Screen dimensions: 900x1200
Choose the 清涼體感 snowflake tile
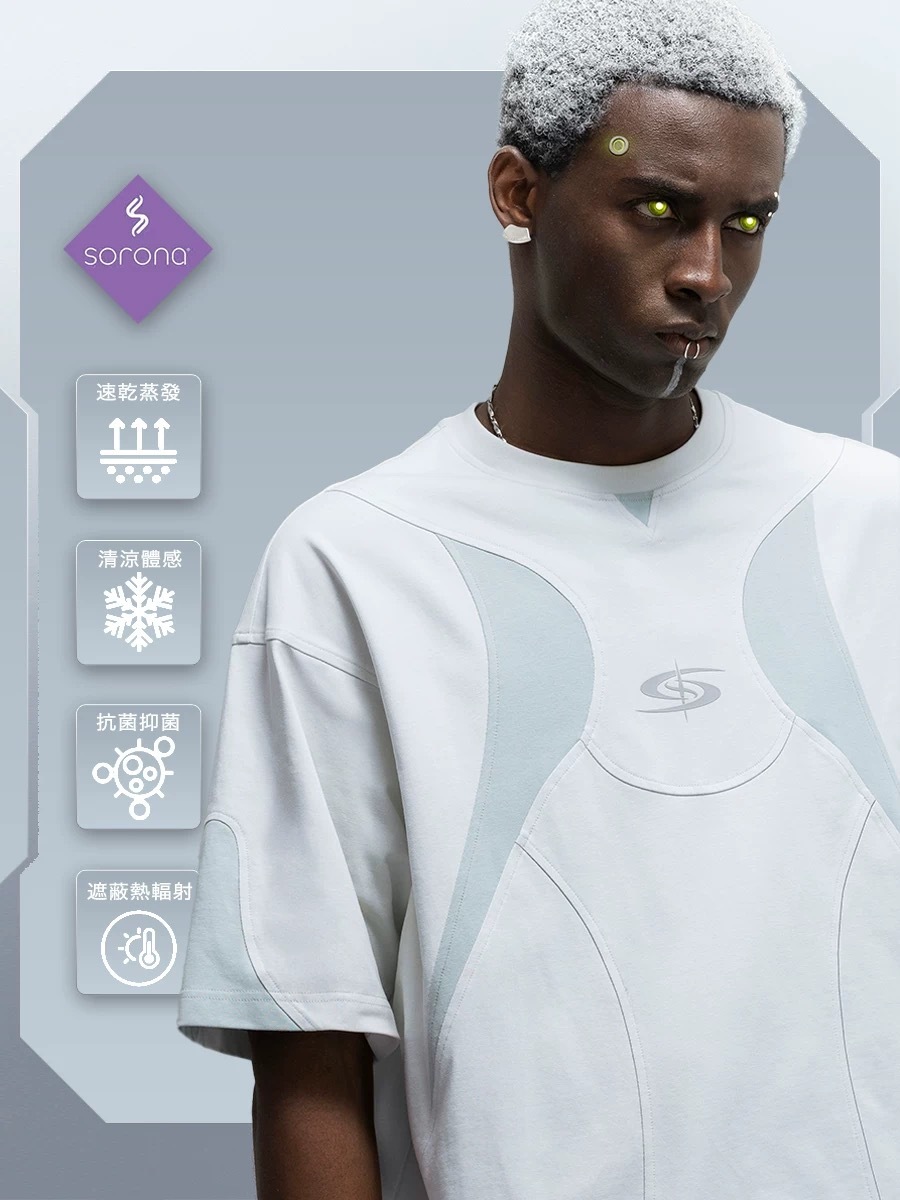(139, 602)
